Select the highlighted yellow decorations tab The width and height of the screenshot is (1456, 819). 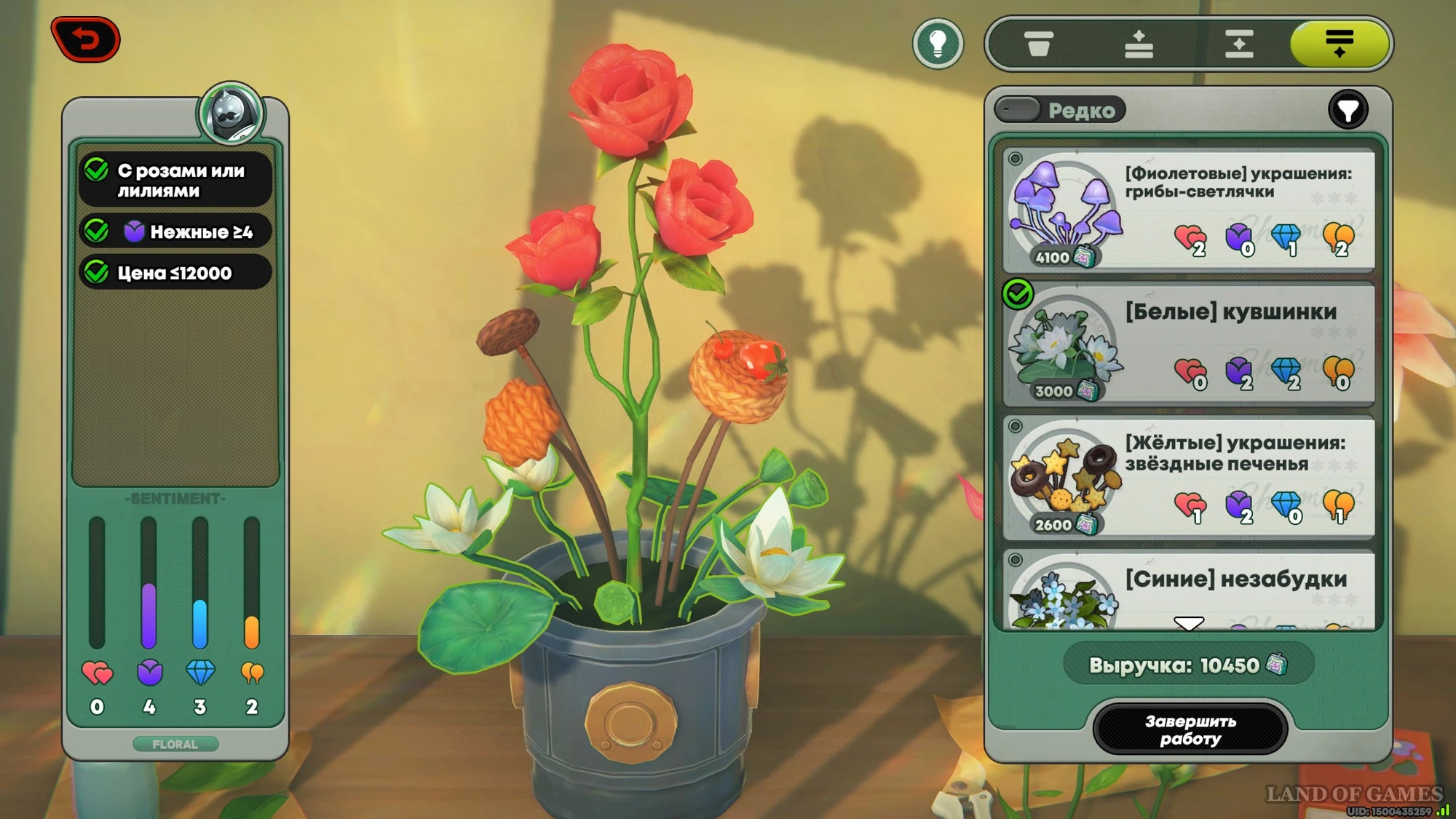tap(1339, 44)
